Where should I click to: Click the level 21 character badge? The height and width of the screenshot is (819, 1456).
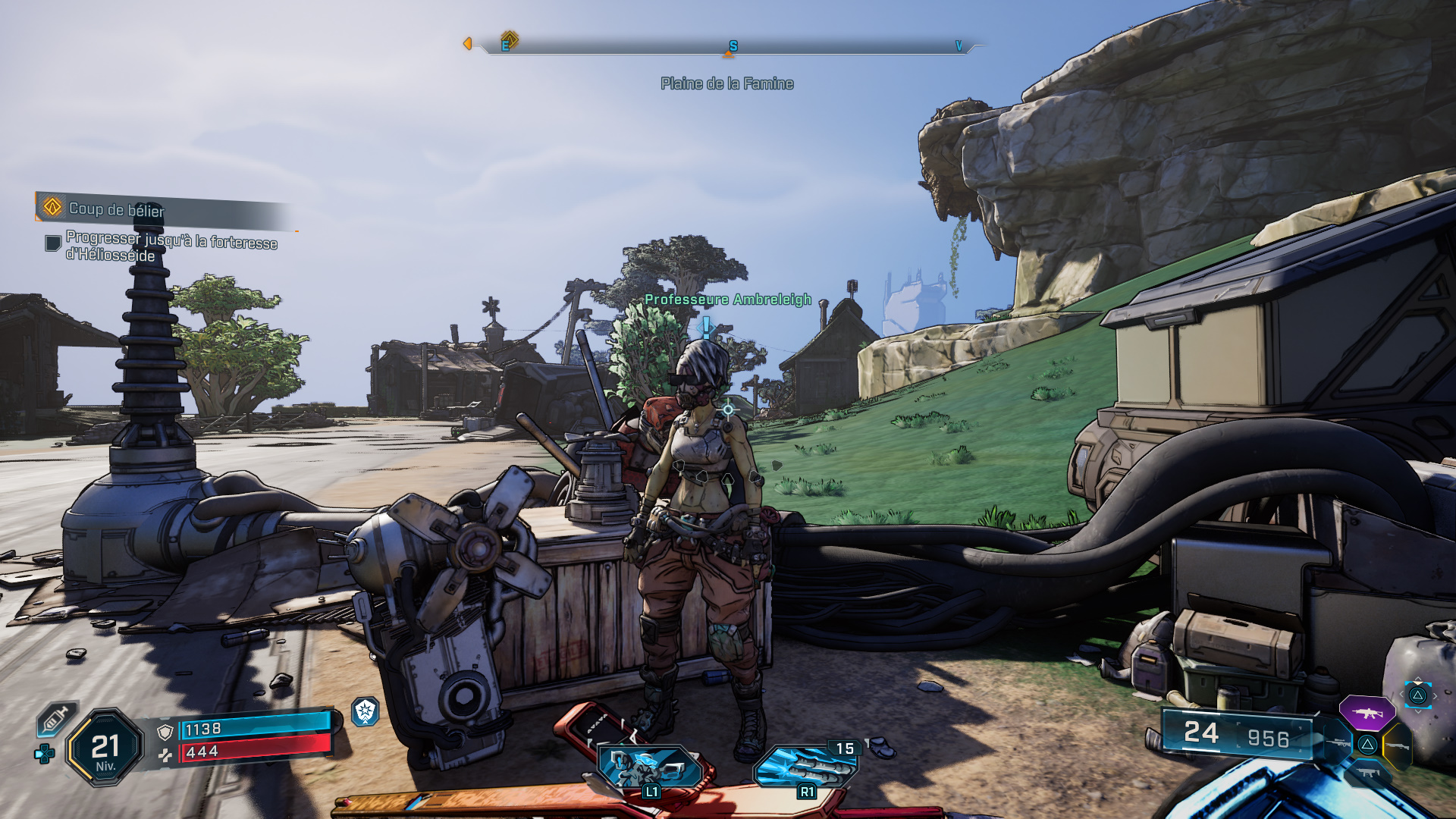click(x=105, y=748)
